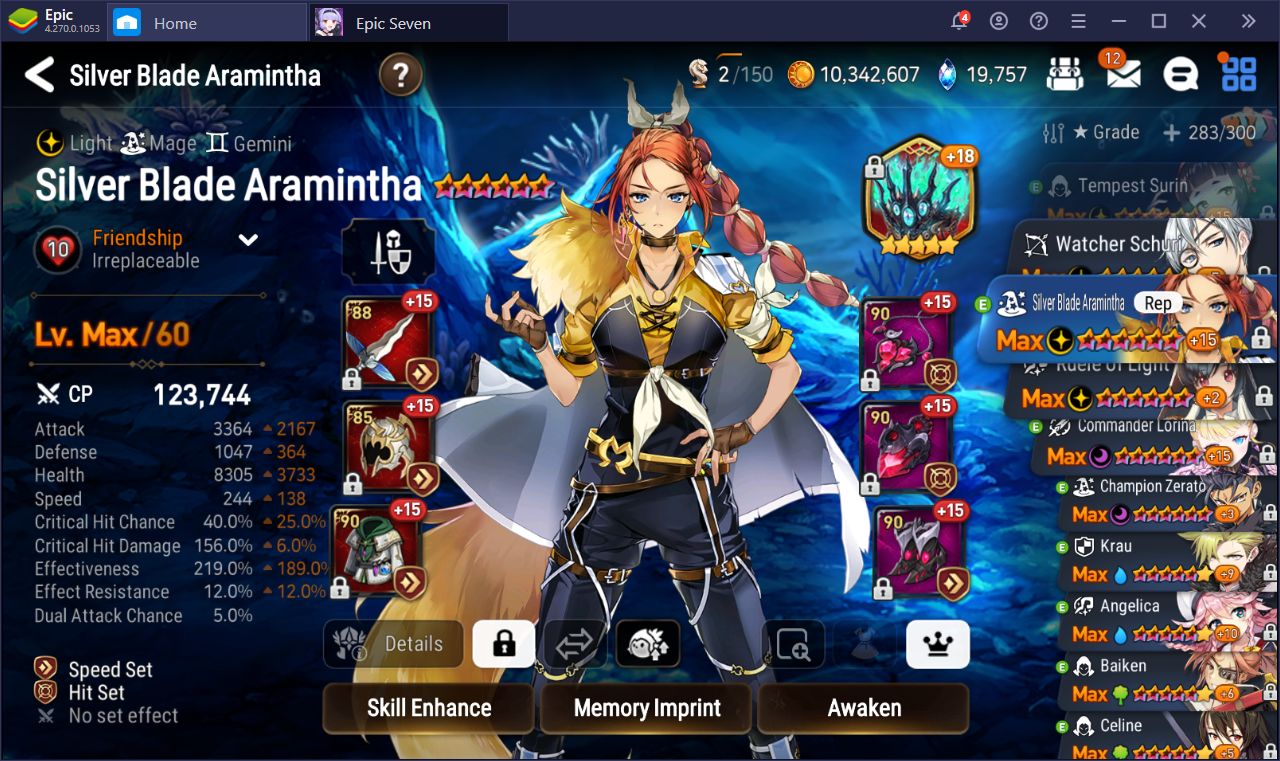Toggle the crown representative hero icon
This screenshot has width=1280, height=761.
(936, 645)
